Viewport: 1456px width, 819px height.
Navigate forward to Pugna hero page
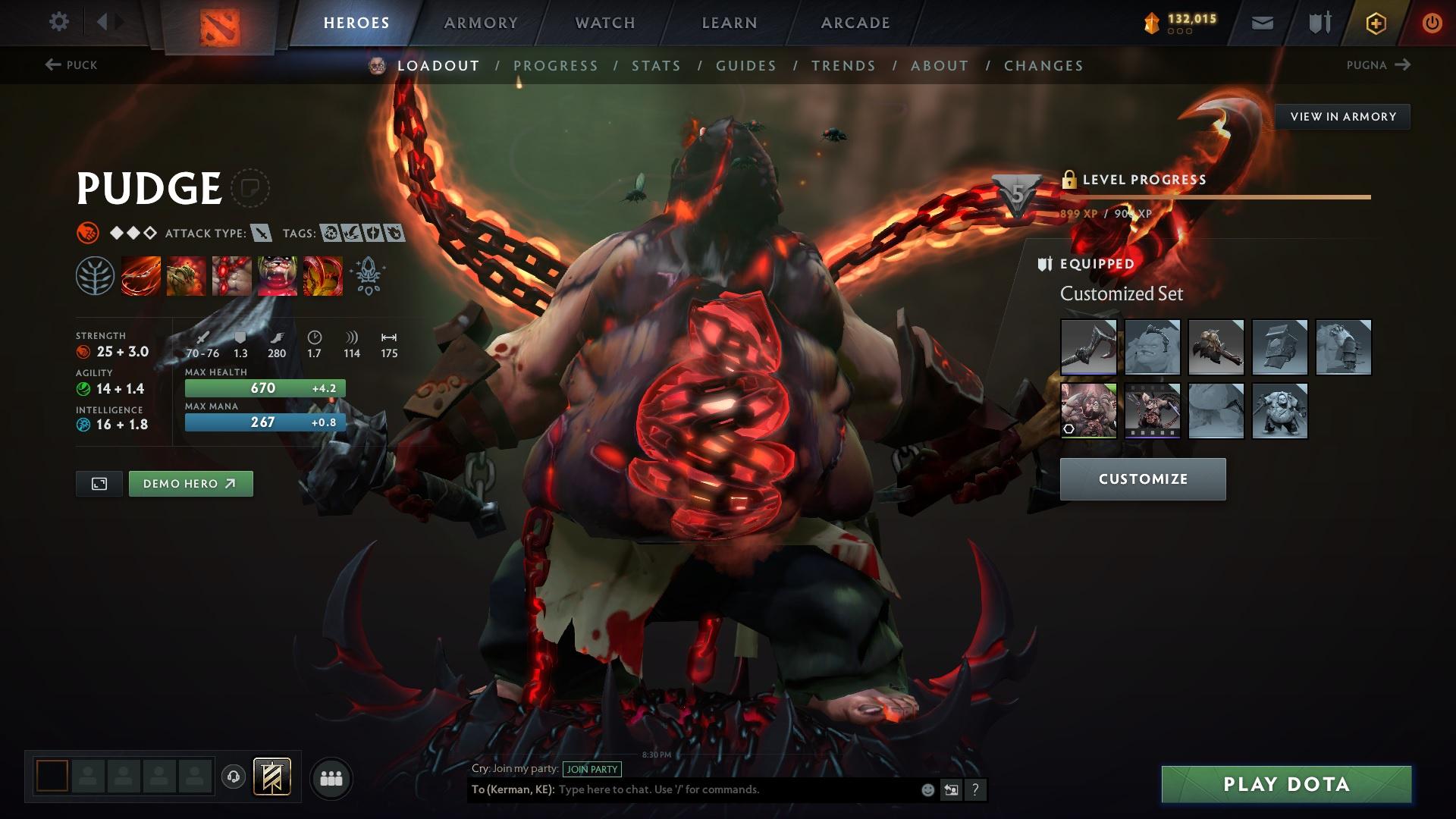tap(1380, 65)
